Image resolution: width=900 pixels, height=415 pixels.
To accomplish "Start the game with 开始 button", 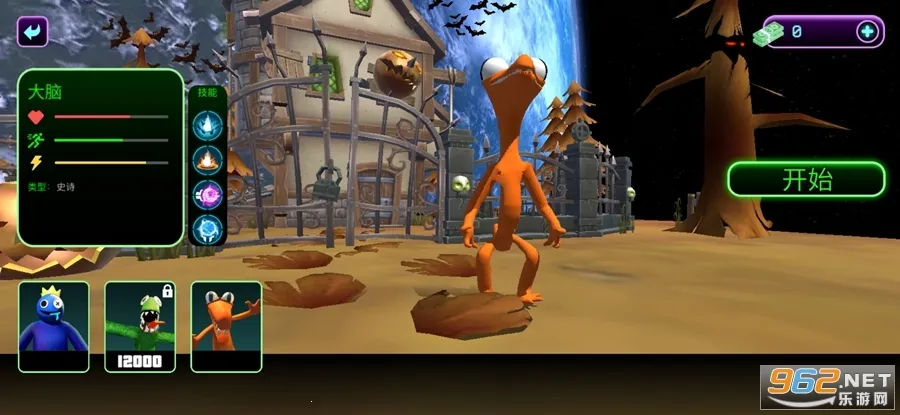I will pyautogui.click(x=806, y=180).
